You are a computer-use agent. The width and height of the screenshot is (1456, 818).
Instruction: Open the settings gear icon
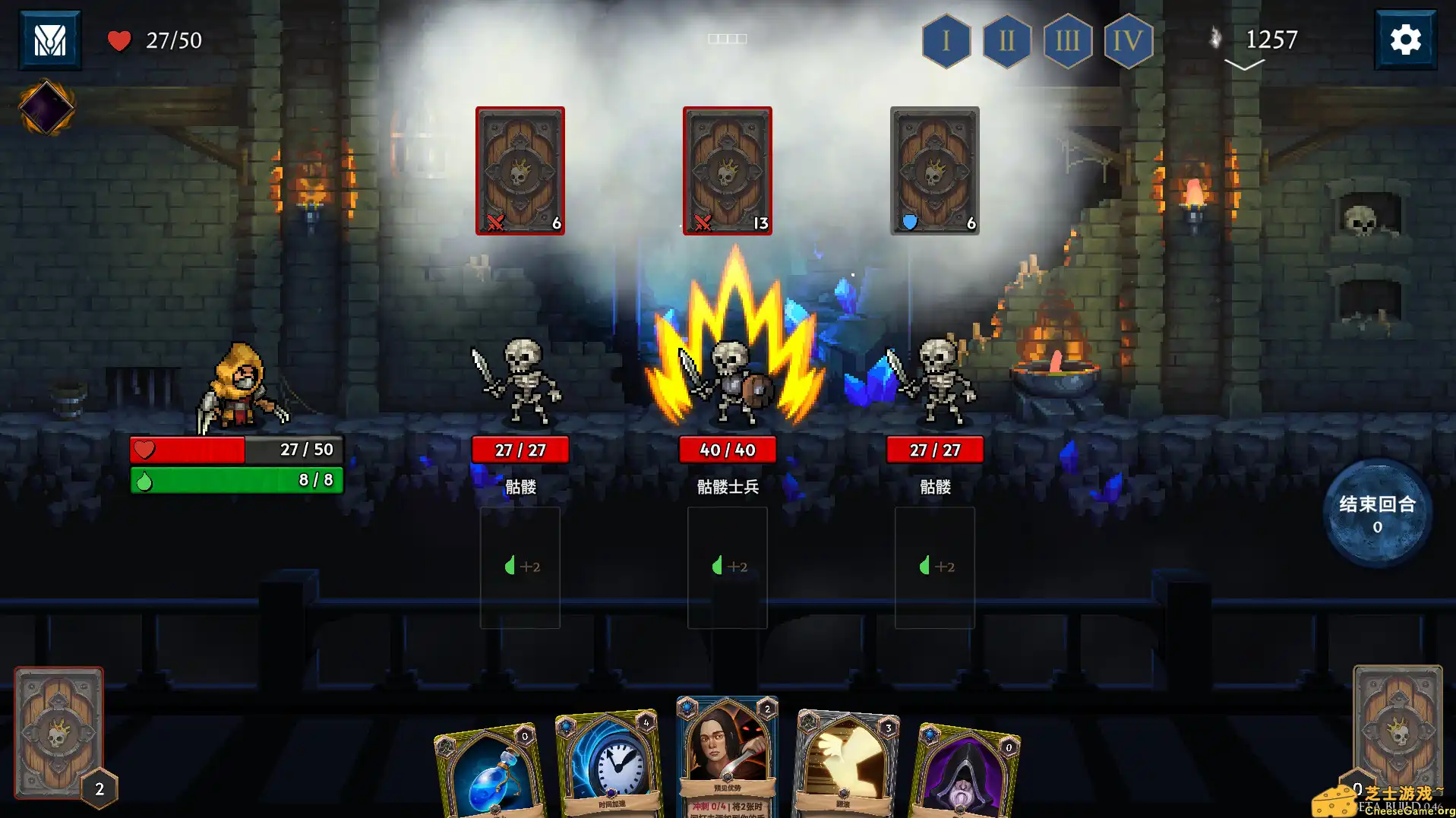(x=1406, y=39)
